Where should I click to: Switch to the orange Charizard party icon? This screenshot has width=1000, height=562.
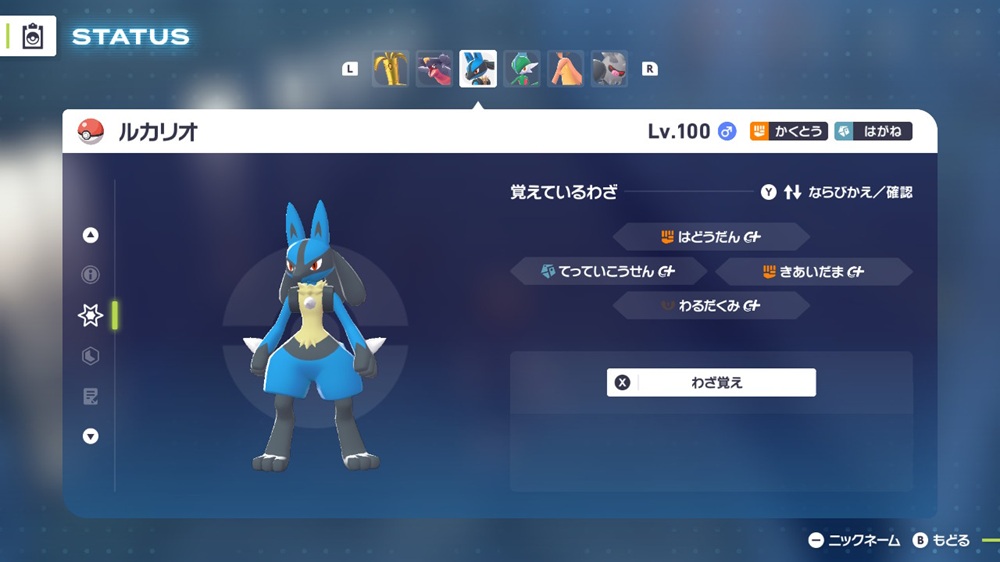click(566, 69)
